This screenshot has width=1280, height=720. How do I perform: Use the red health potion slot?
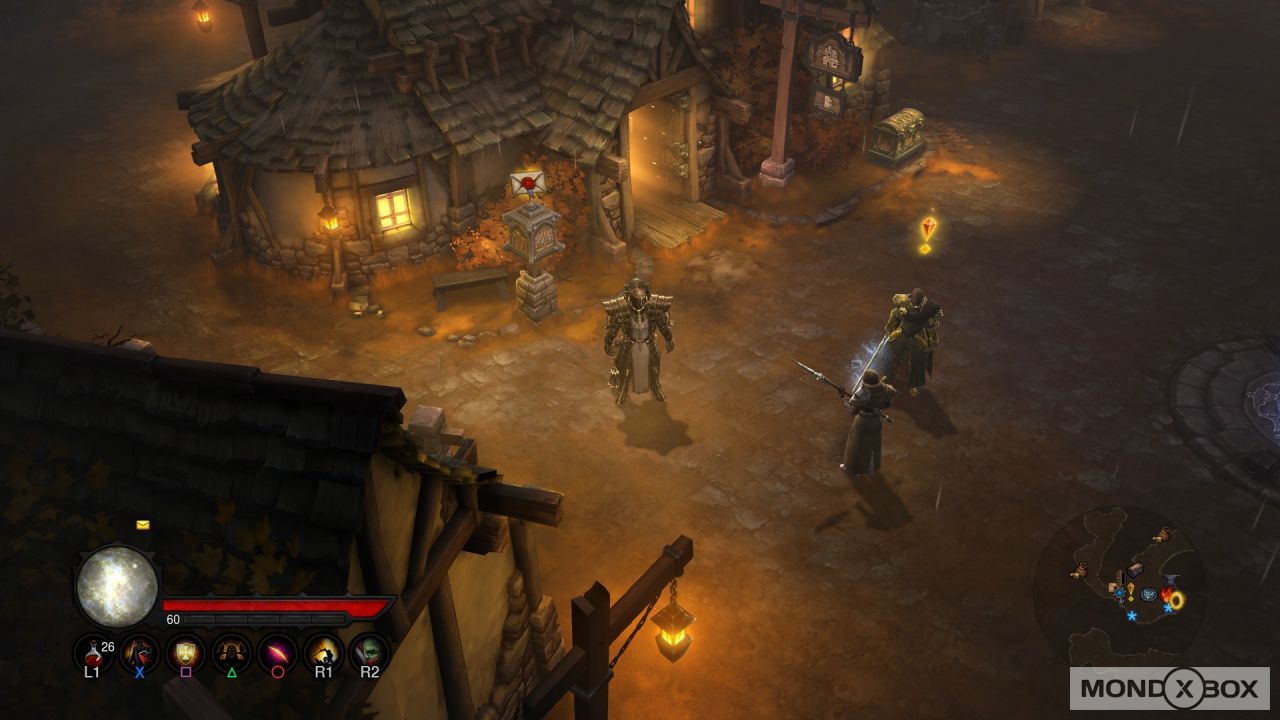point(93,653)
